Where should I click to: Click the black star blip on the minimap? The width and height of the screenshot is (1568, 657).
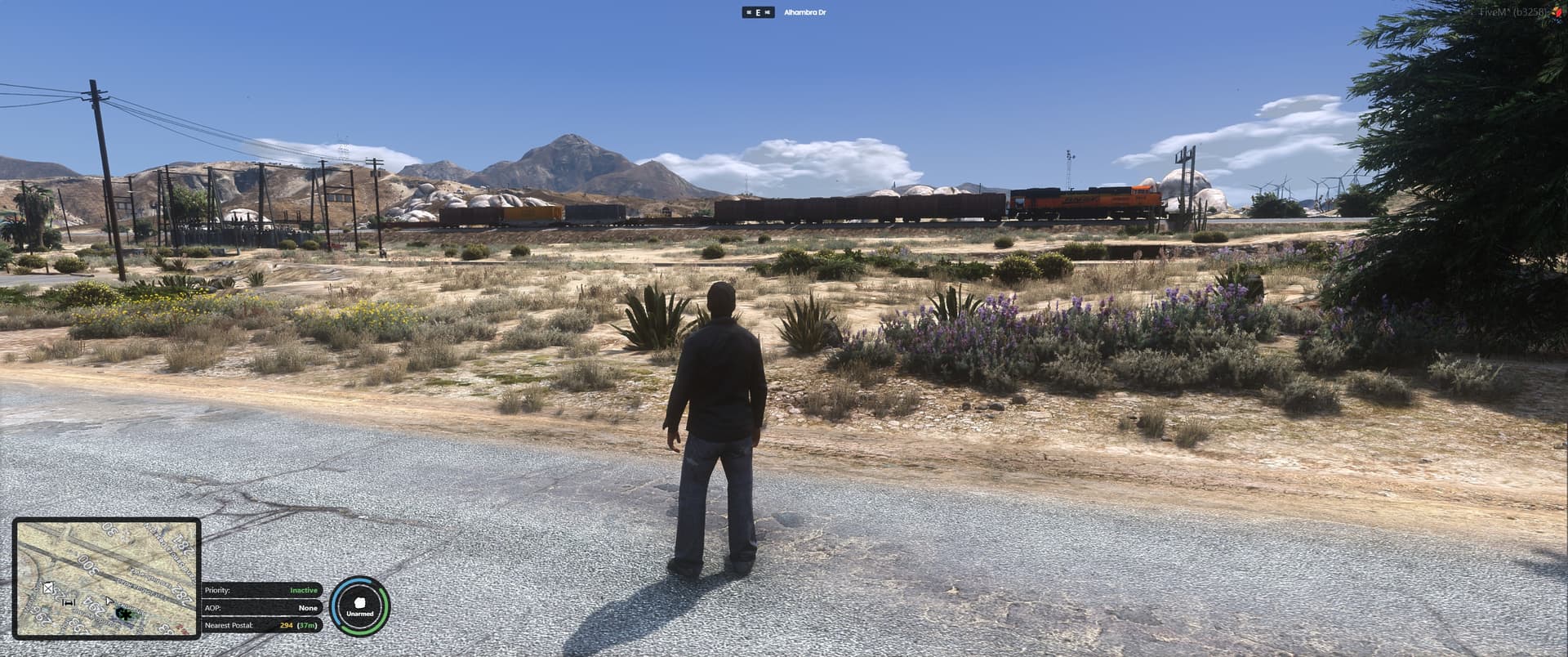click(125, 613)
